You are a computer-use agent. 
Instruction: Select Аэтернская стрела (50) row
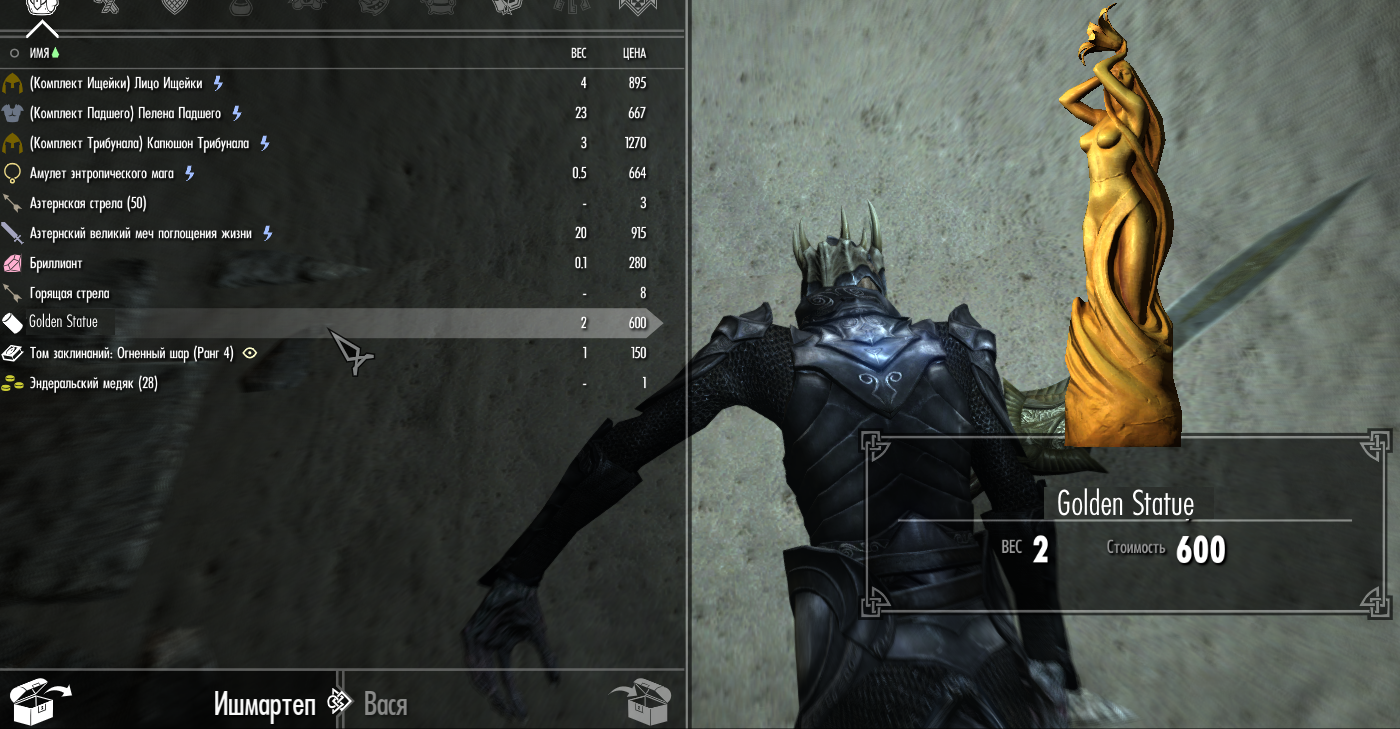(88, 203)
